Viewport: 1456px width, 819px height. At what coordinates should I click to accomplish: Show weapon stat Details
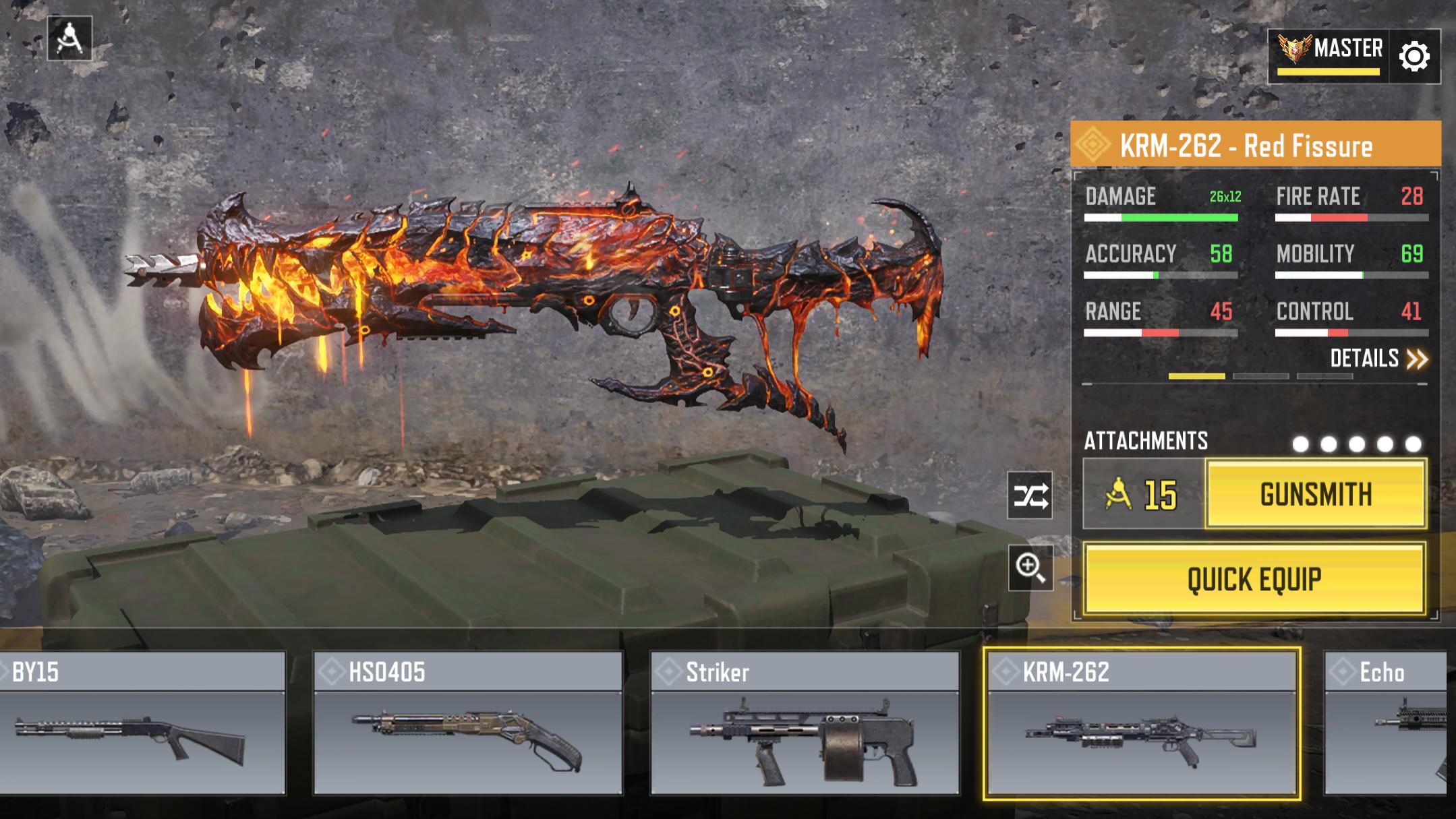point(1378,359)
